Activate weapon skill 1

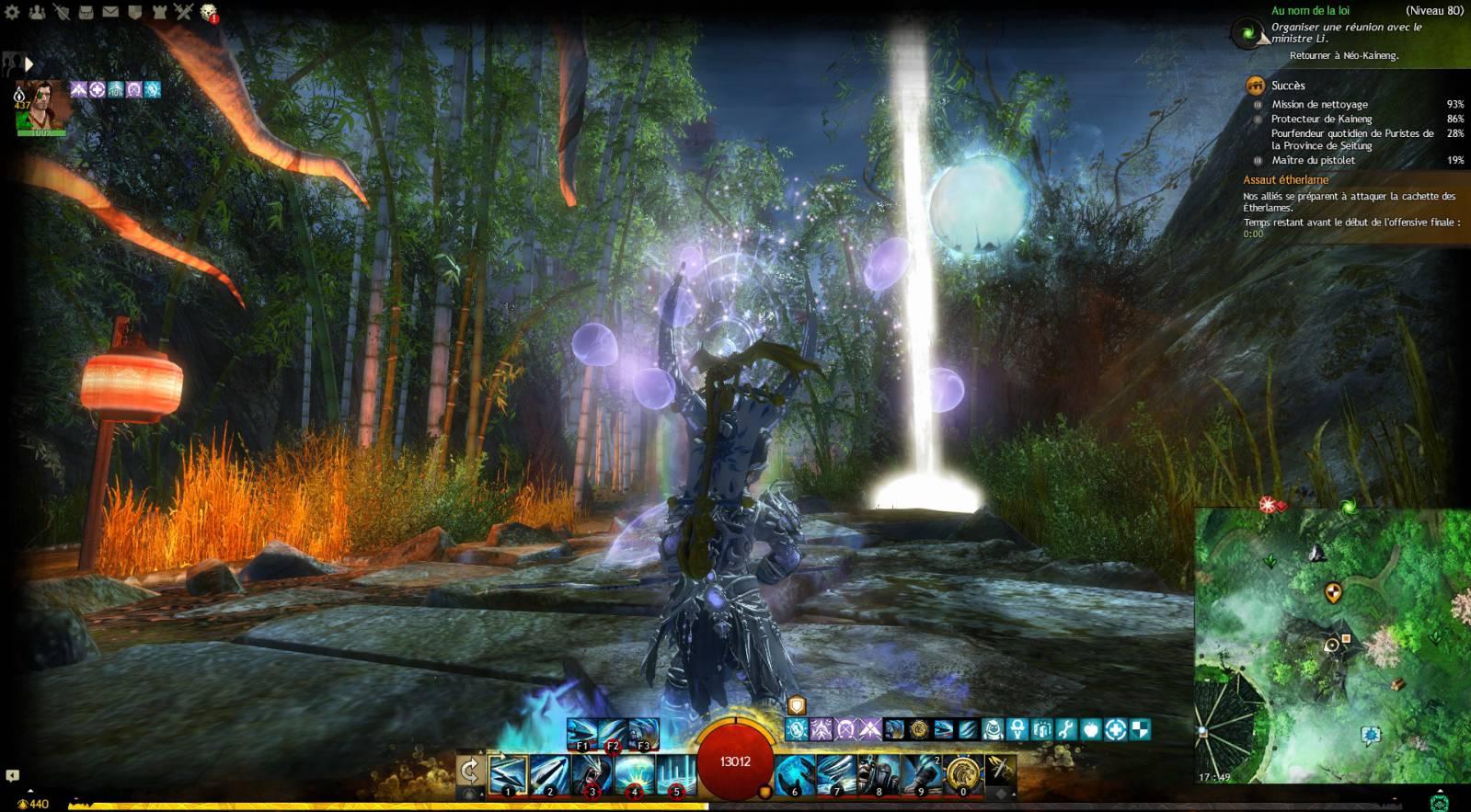pyautogui.click(x=508, y=772)
